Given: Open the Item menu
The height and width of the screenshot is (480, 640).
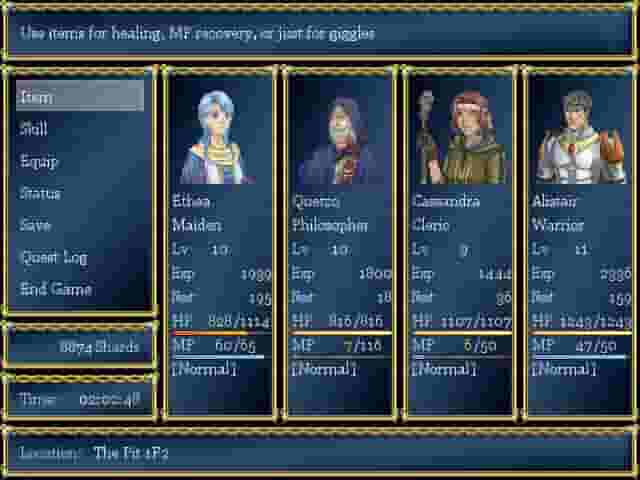Looking at the screenshot, I should [80, 97].
